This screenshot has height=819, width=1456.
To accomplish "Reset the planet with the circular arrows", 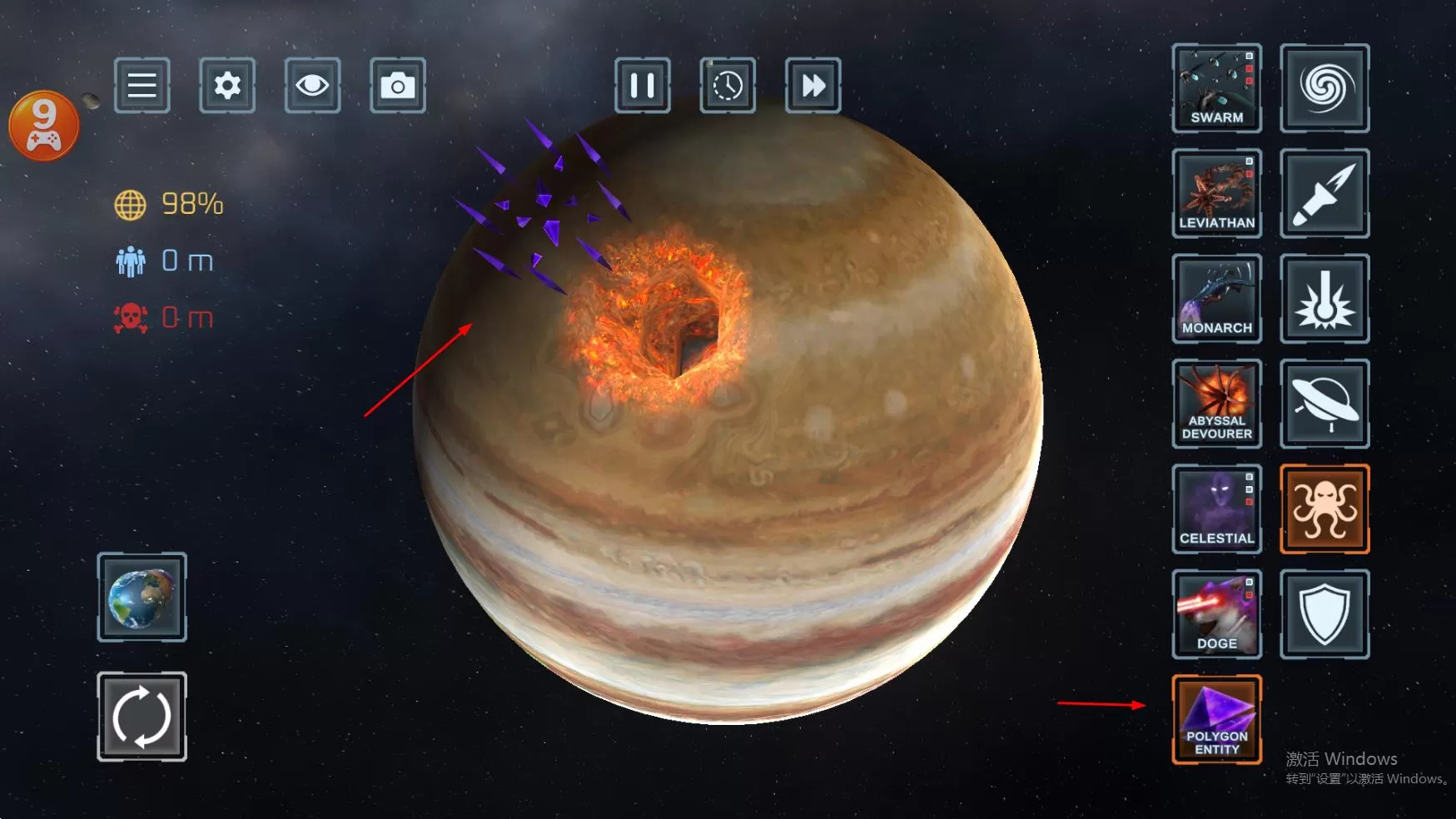I will (142, 716).
